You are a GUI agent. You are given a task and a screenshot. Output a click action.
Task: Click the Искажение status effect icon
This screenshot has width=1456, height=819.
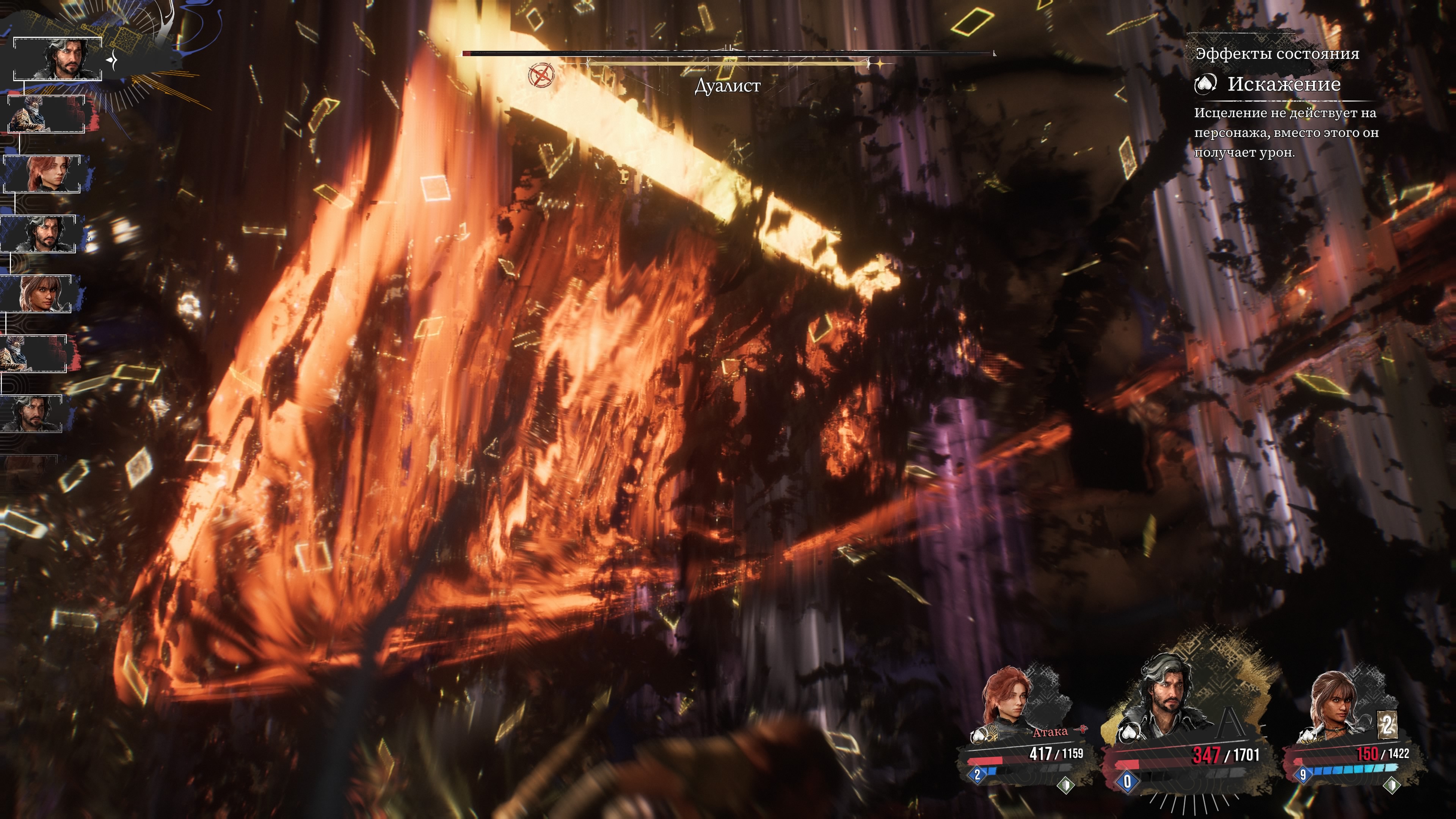click(x=1205, y=84)
